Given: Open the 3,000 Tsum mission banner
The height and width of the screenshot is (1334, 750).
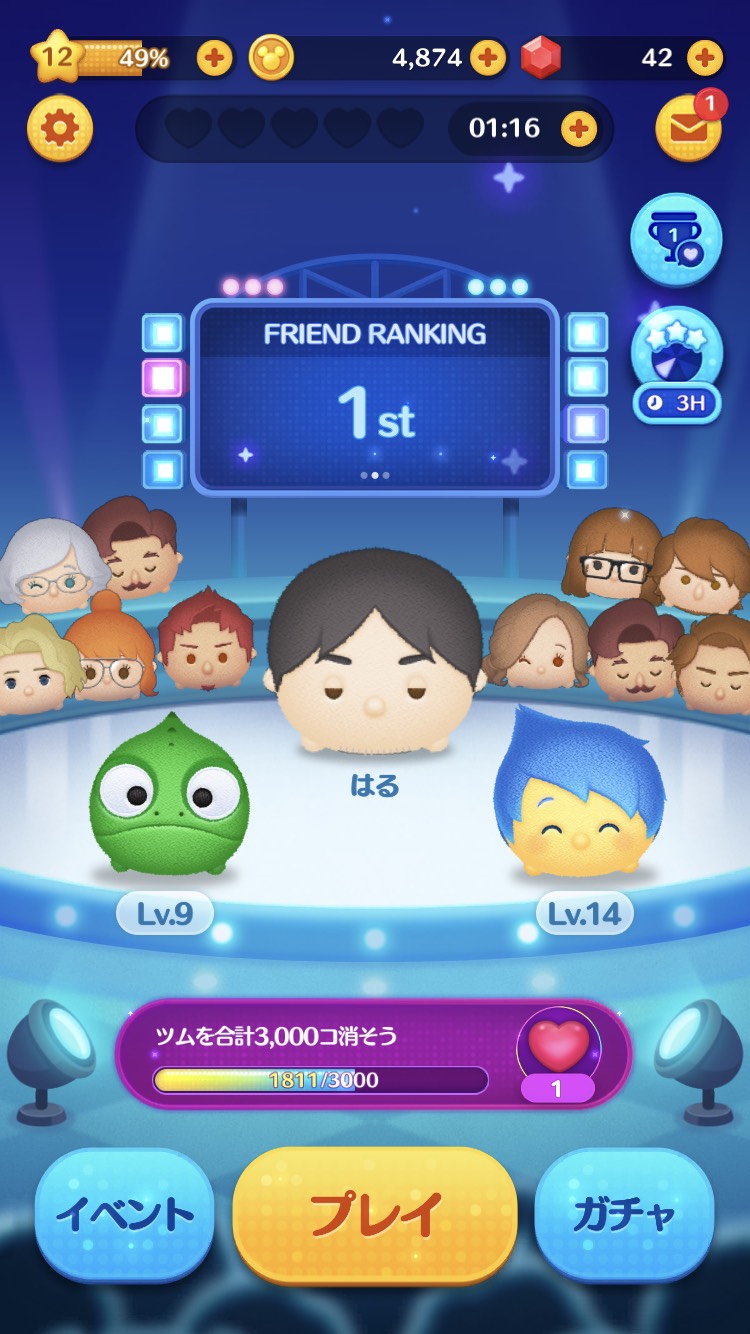Looking at the screenshot, I should pos(373,1053).
